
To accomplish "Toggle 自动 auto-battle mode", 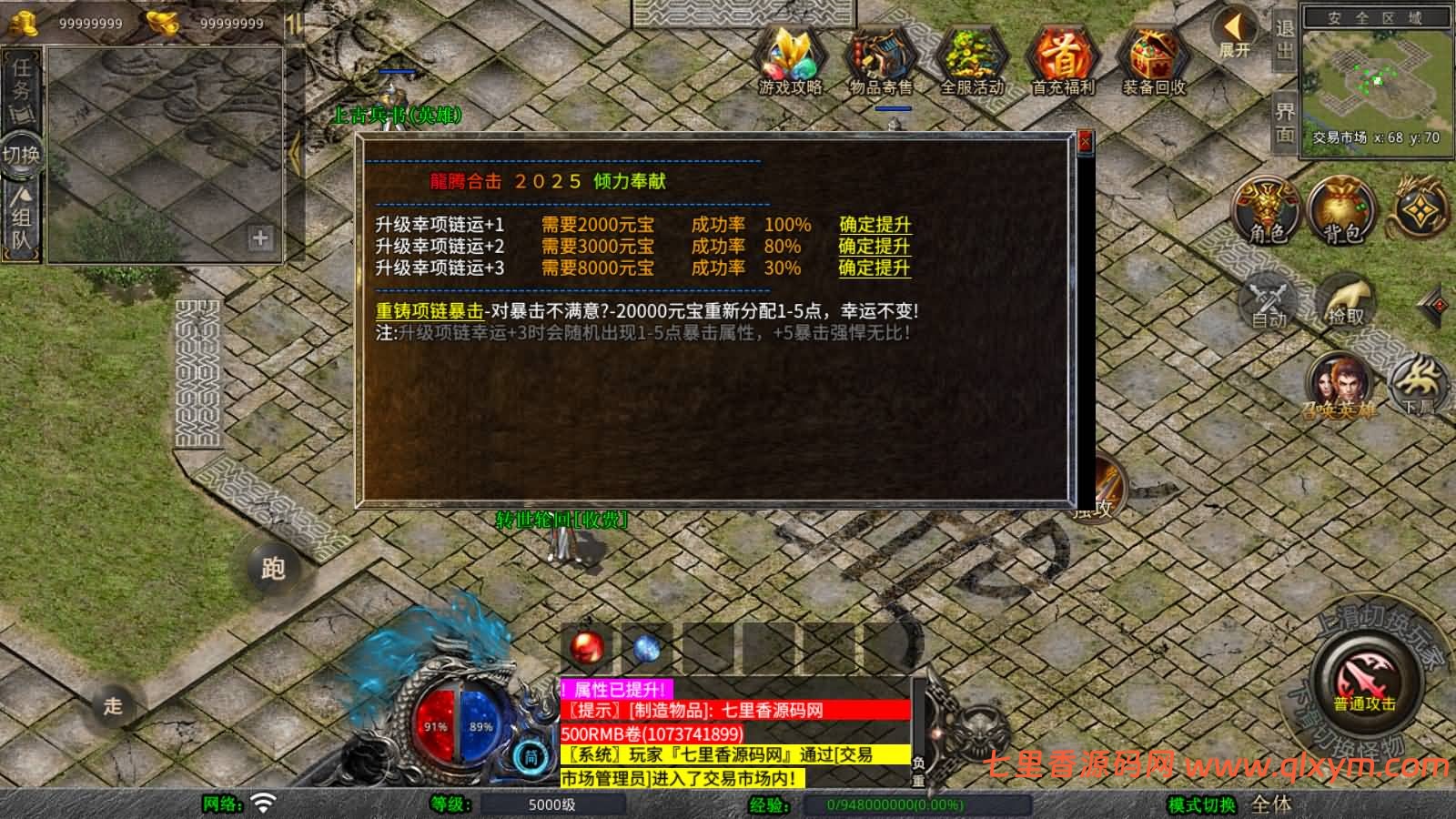I will click(1269, 300).
